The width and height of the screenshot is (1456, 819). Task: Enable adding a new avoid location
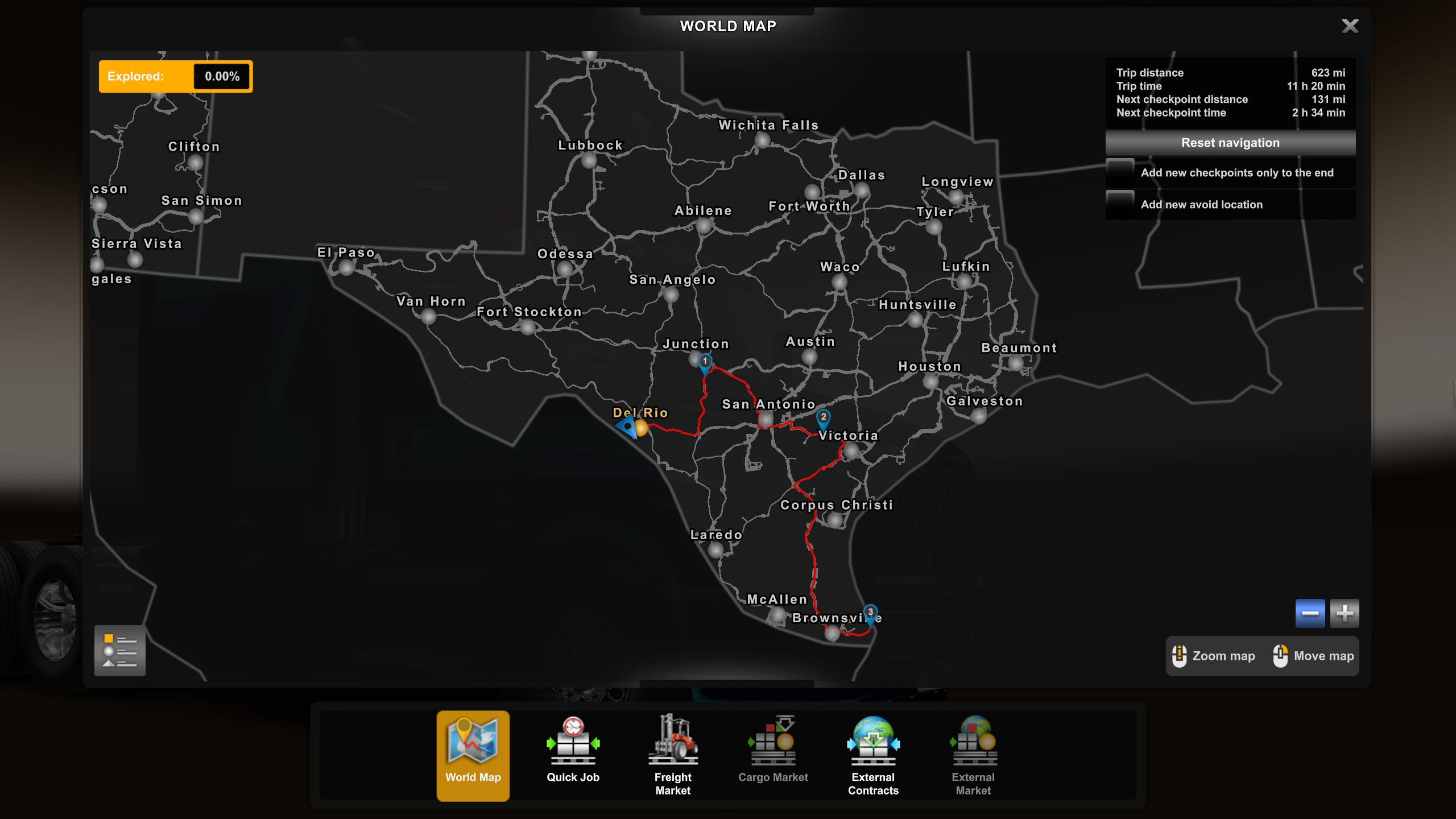pyautogui.click(x=1120, y=204)
